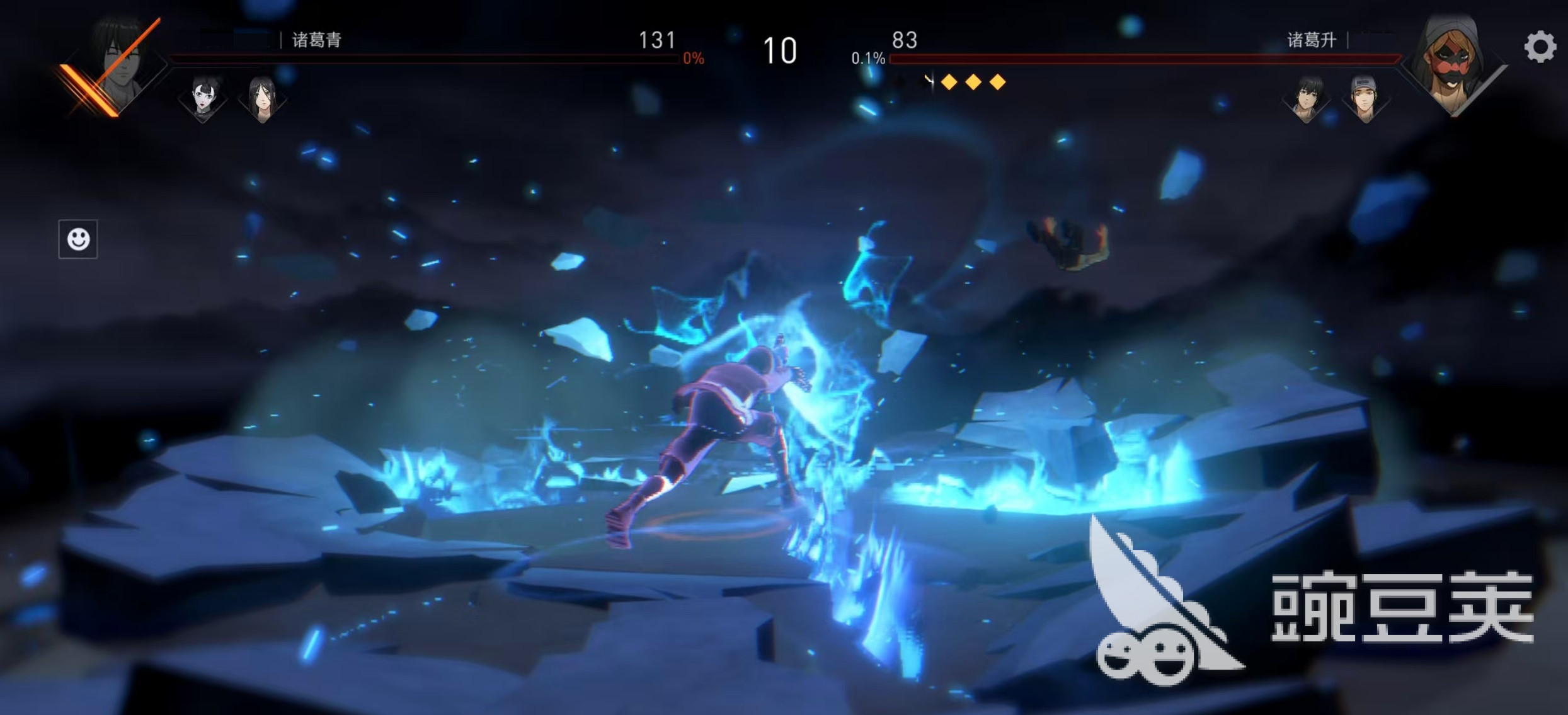Screen dimensions: 1568x715
Task: Open the smiley face emote panel
Action: pyautogui.click(x=78, y=239)
